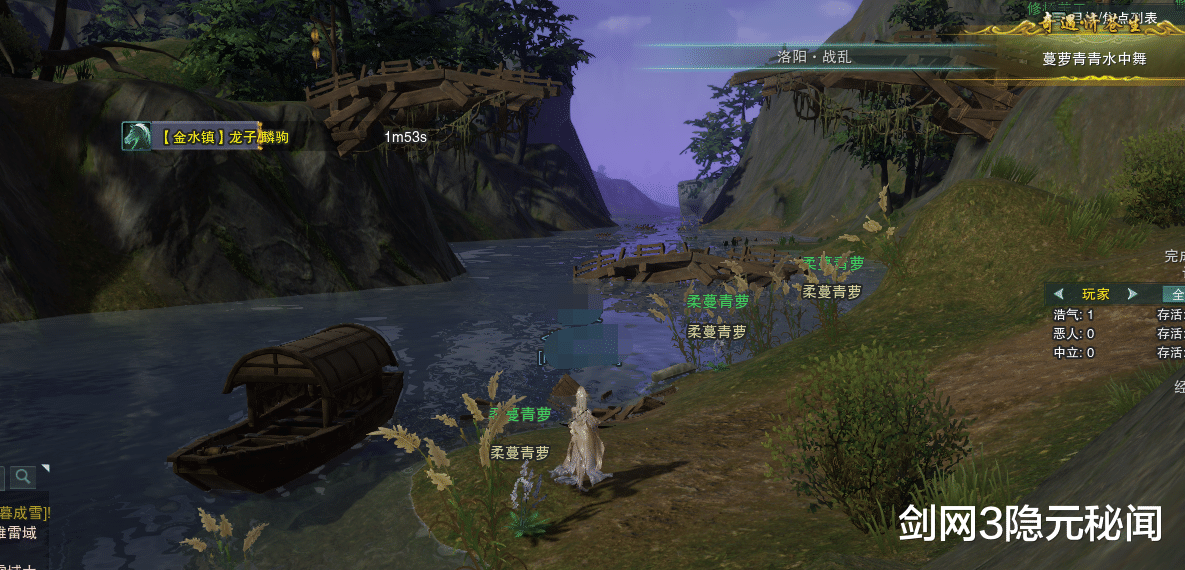Viewport: 1185px width, 570px height.
Task: Click the 龙子麟驹 horse icon
Action: click(136, 137)
